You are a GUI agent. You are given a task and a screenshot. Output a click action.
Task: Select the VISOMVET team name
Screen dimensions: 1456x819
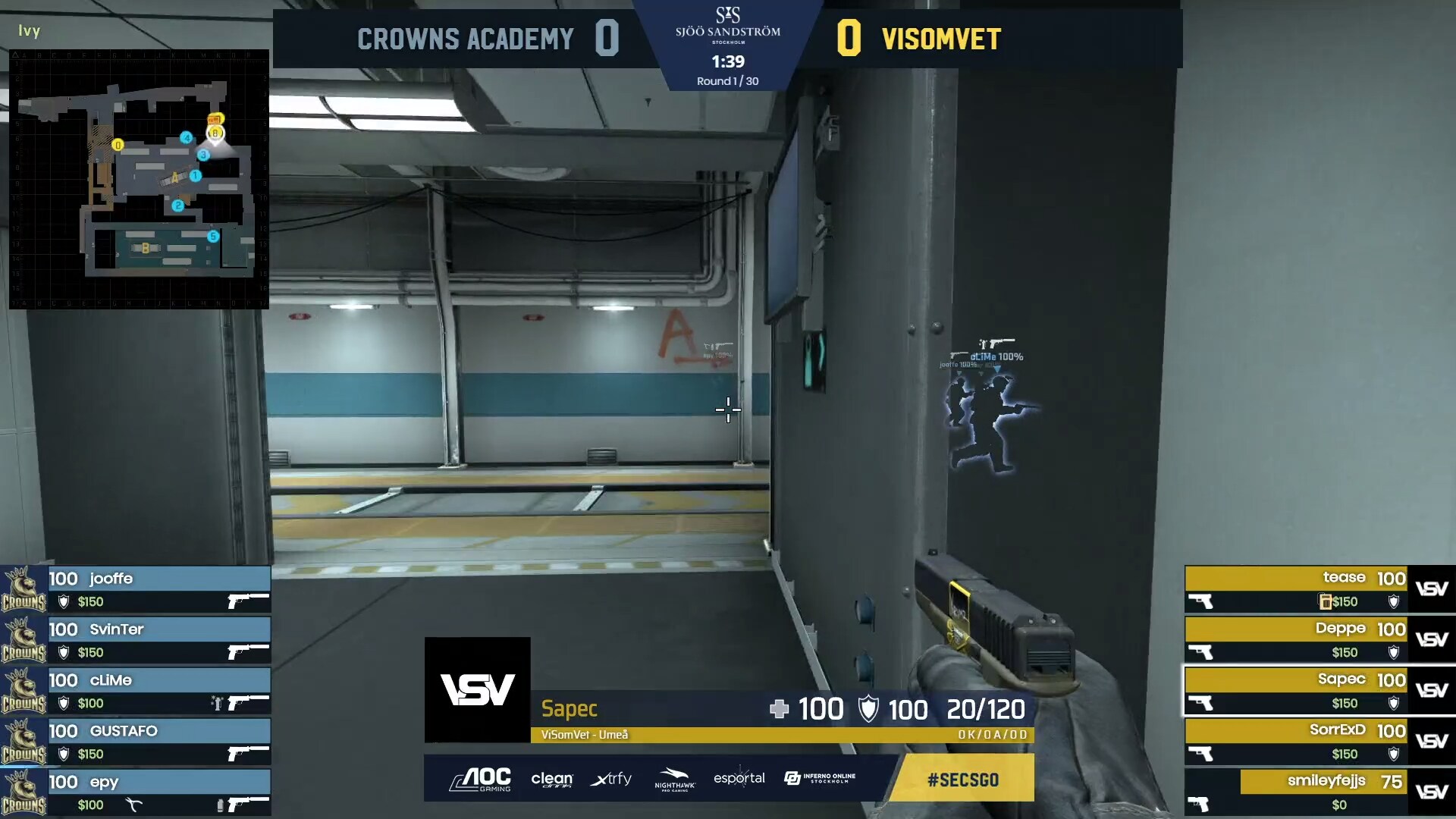940,38
